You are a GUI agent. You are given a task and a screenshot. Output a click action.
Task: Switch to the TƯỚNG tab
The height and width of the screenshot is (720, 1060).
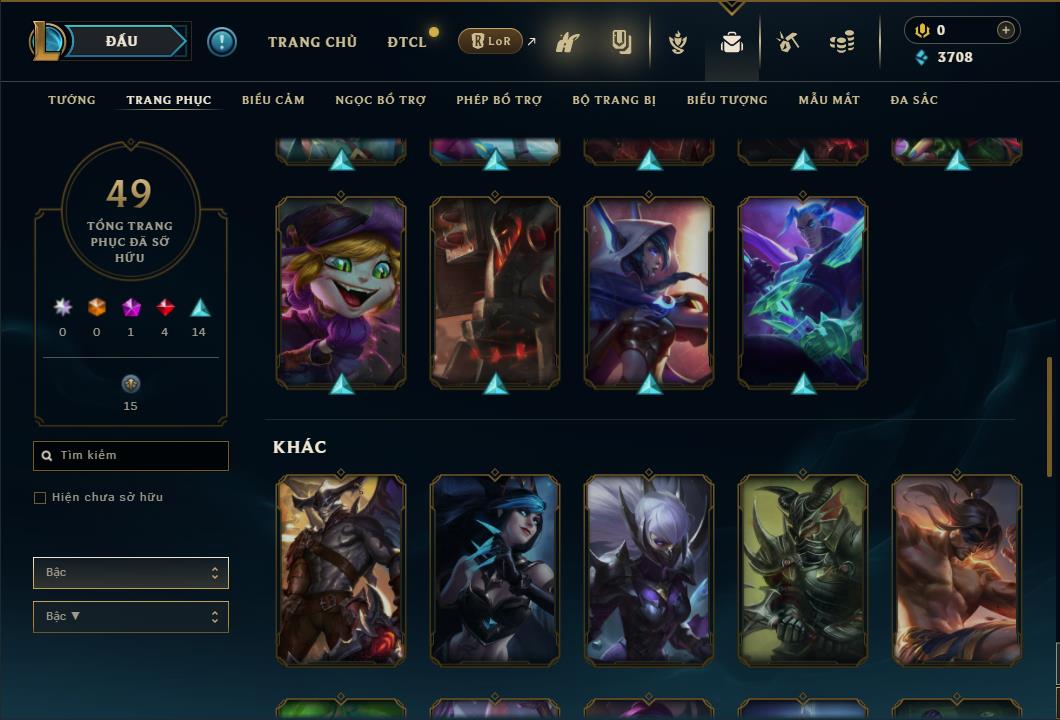(x=72, y=100)
